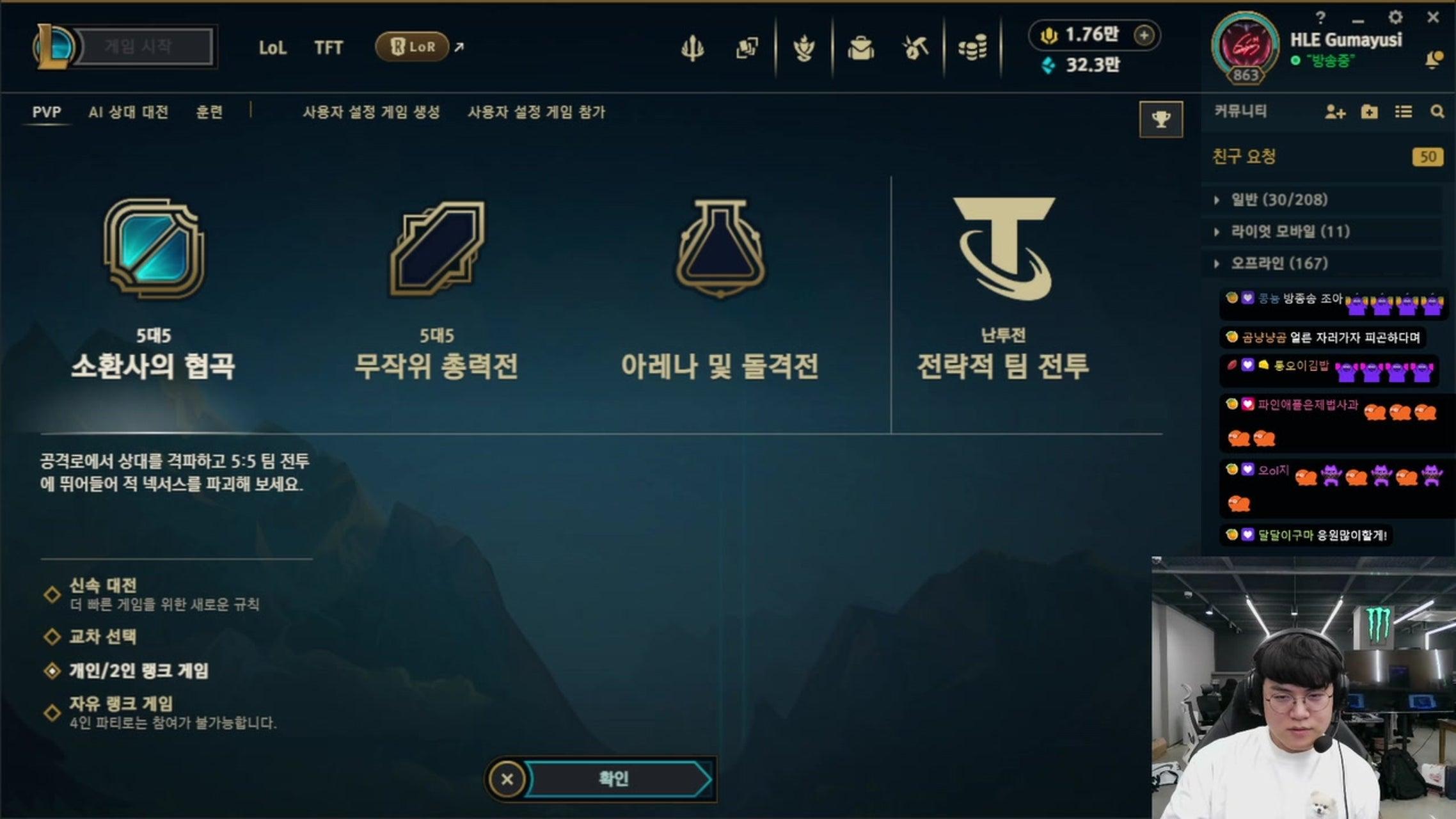
Task: Open 사용자 설정 게임 생성
Action: coord(371,112)
